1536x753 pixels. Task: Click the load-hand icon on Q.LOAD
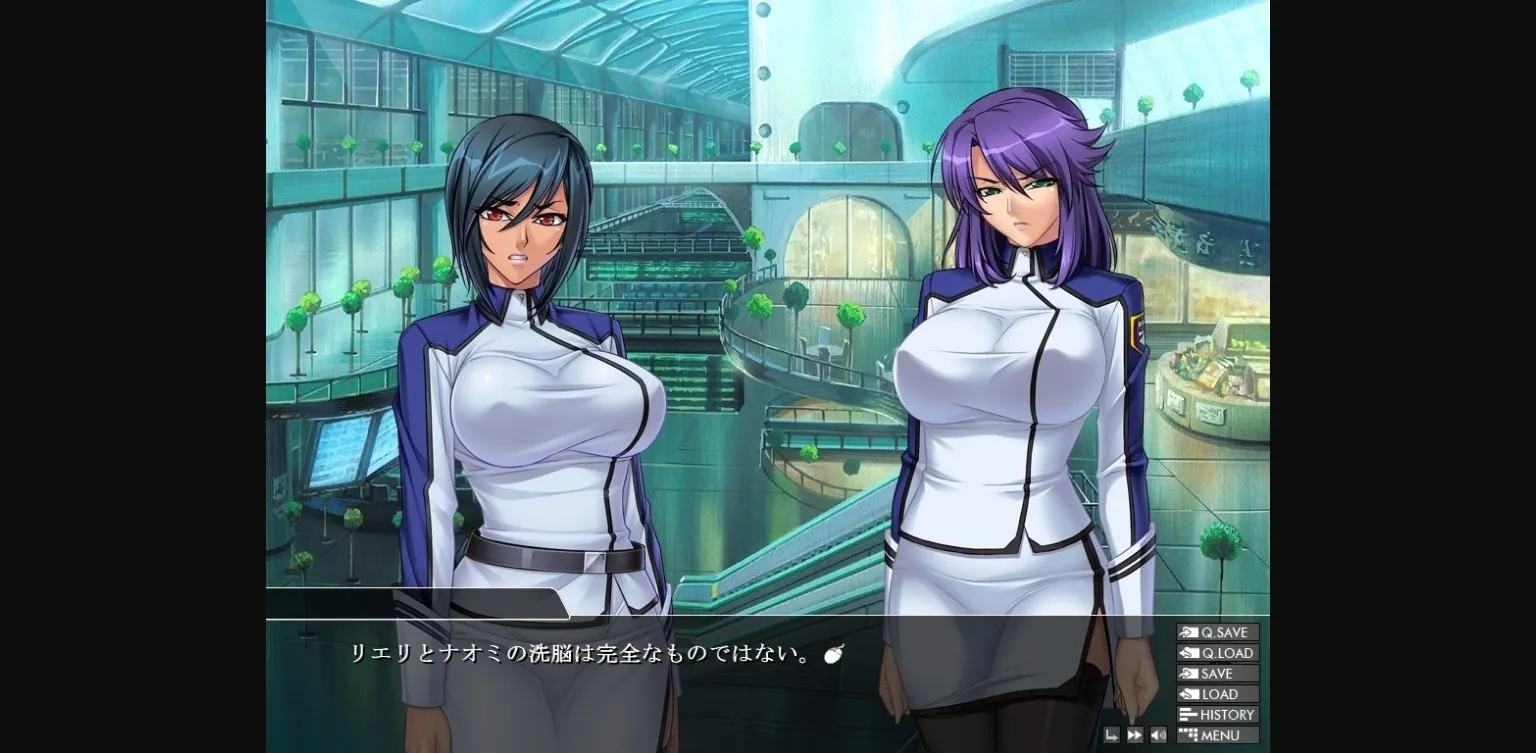1189,653
